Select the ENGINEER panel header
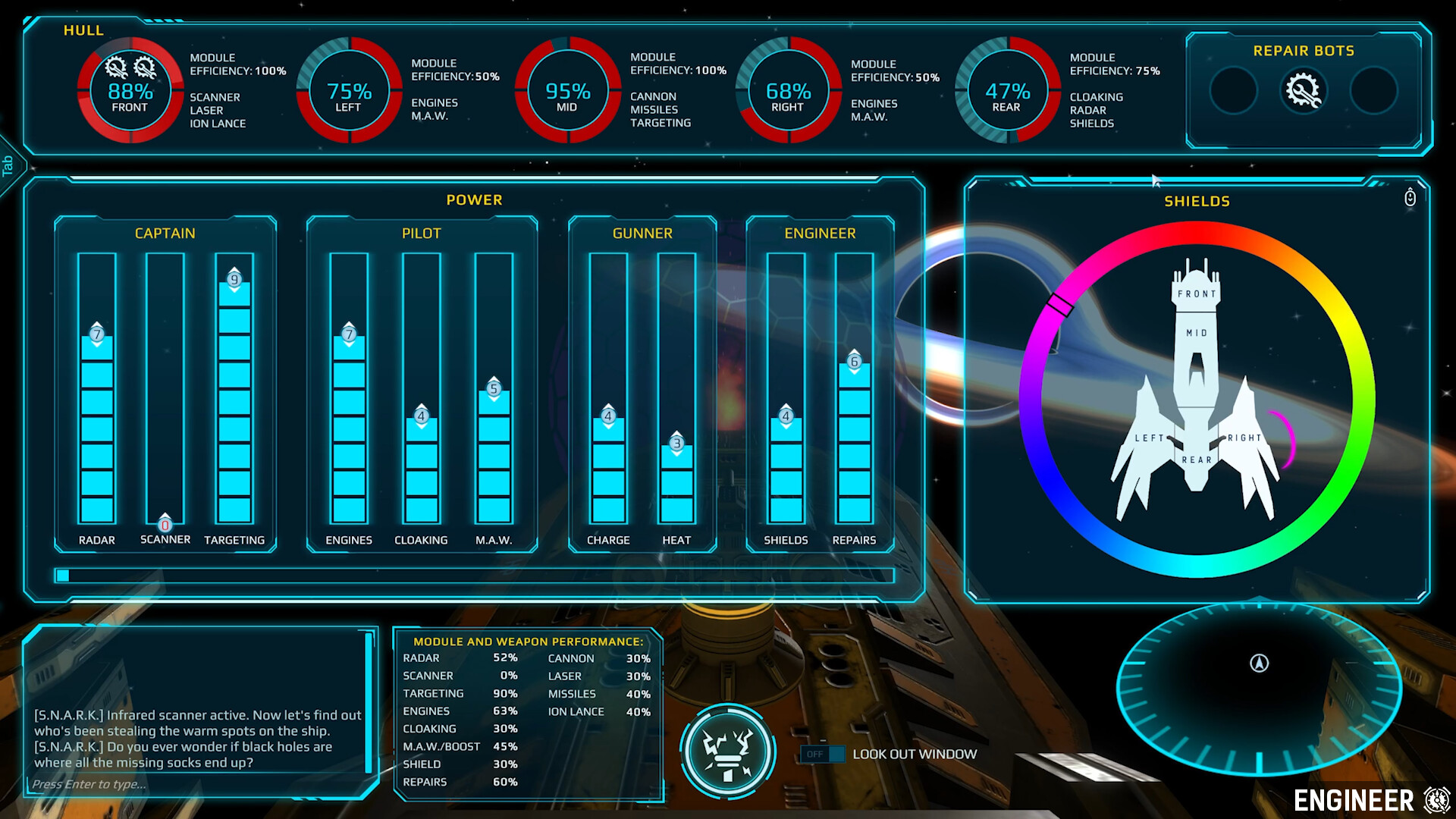 [x=819, y=233]
